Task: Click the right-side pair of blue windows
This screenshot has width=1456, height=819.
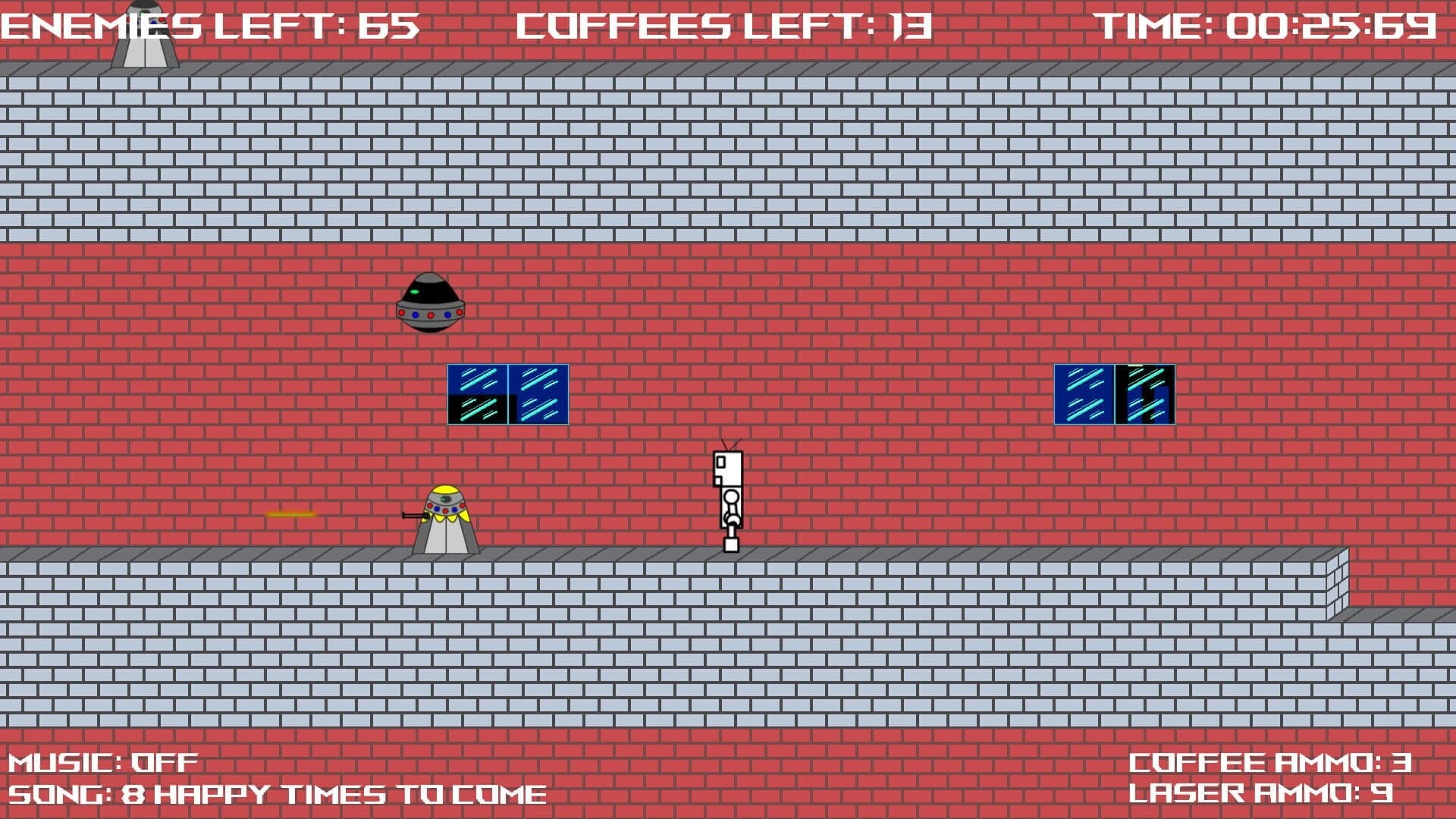Action: coord(1113,393)
